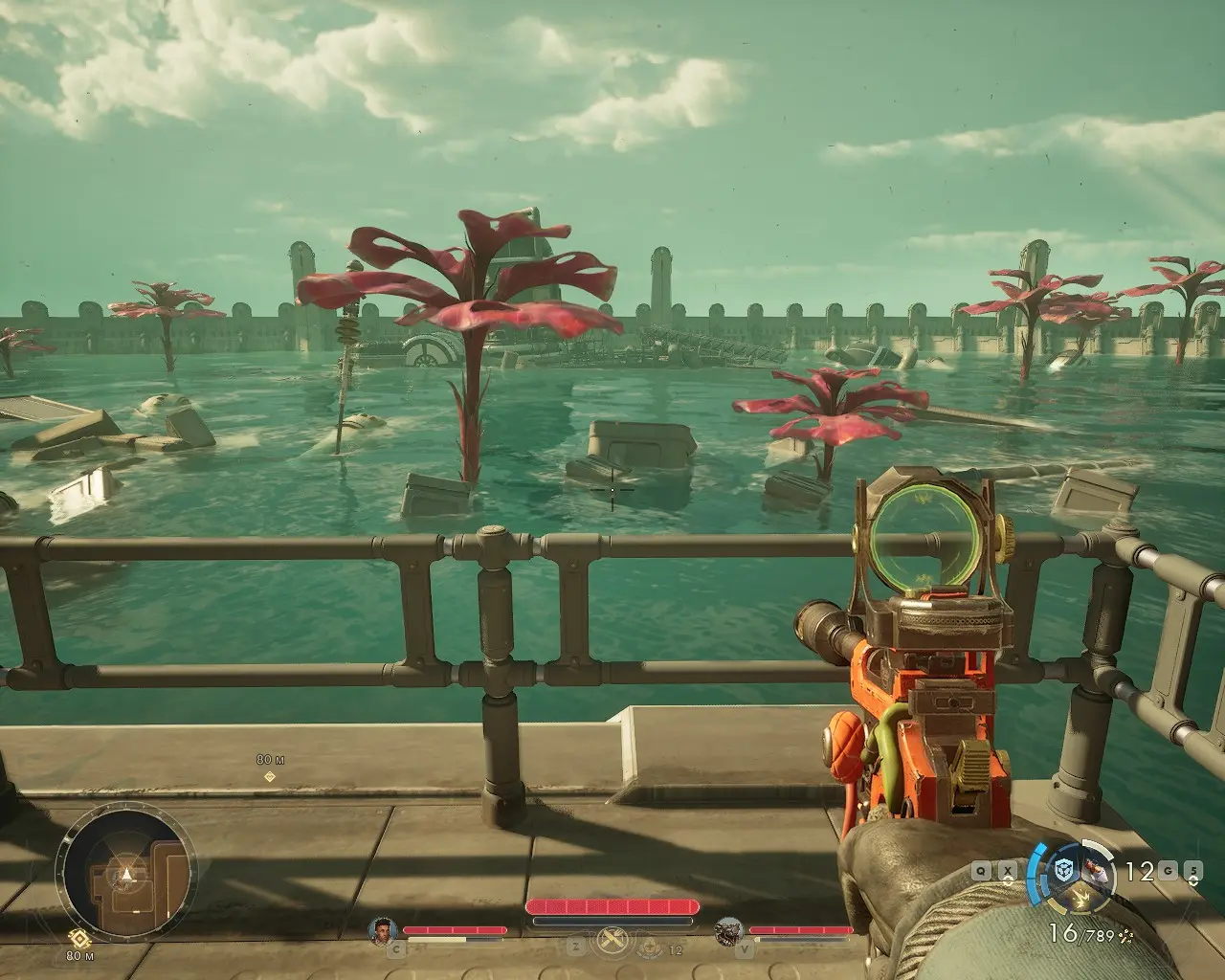Image resolution: width=1225 pixels, height=980 pixels.
Task: Click the floating 80 m waypoint marker
Action: (270, 776)
